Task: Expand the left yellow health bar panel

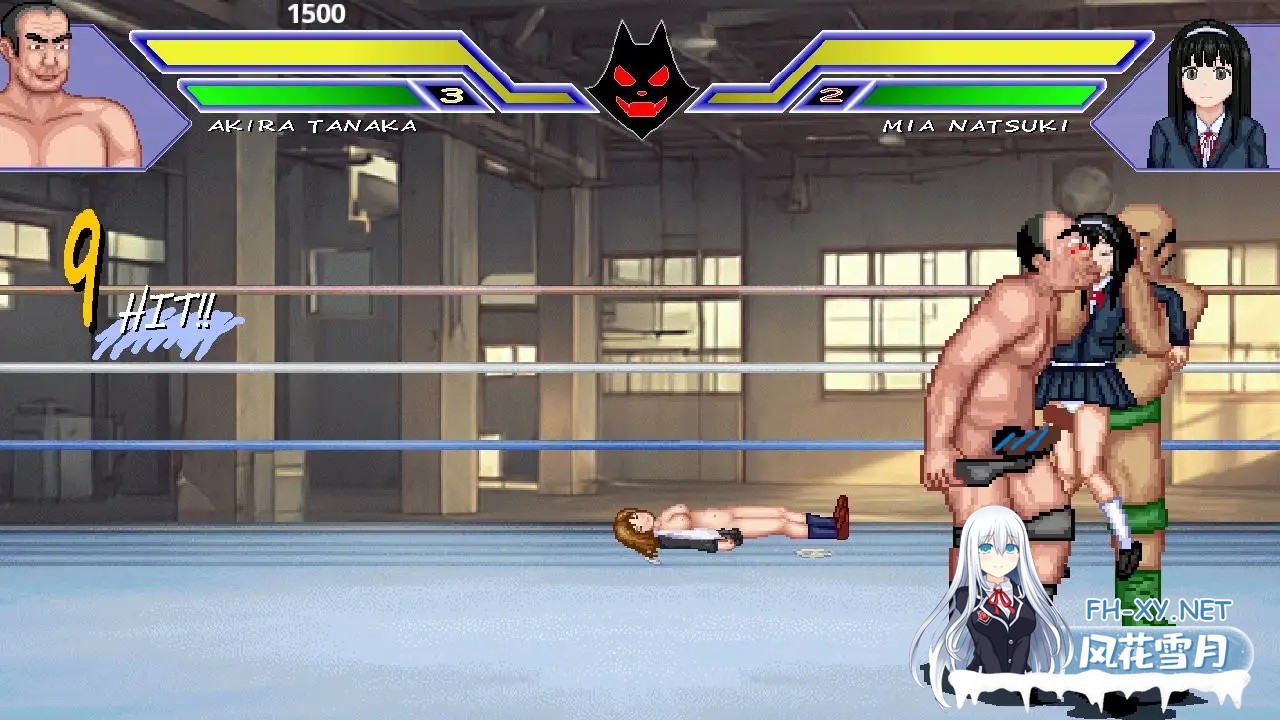Action: coord(310,50)
